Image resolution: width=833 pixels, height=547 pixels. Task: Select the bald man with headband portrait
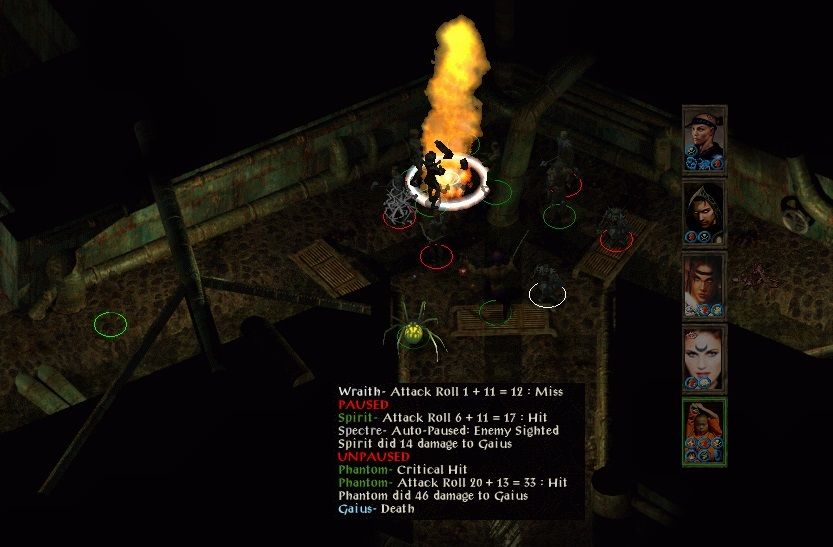(x=704, y=139)
